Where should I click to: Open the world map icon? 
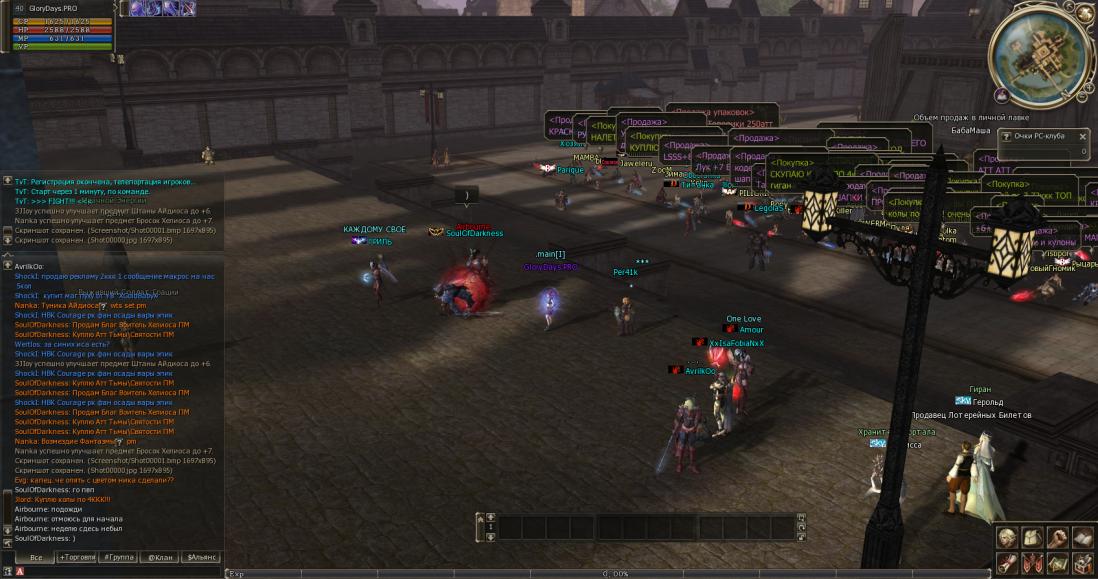coord(1057,563)
